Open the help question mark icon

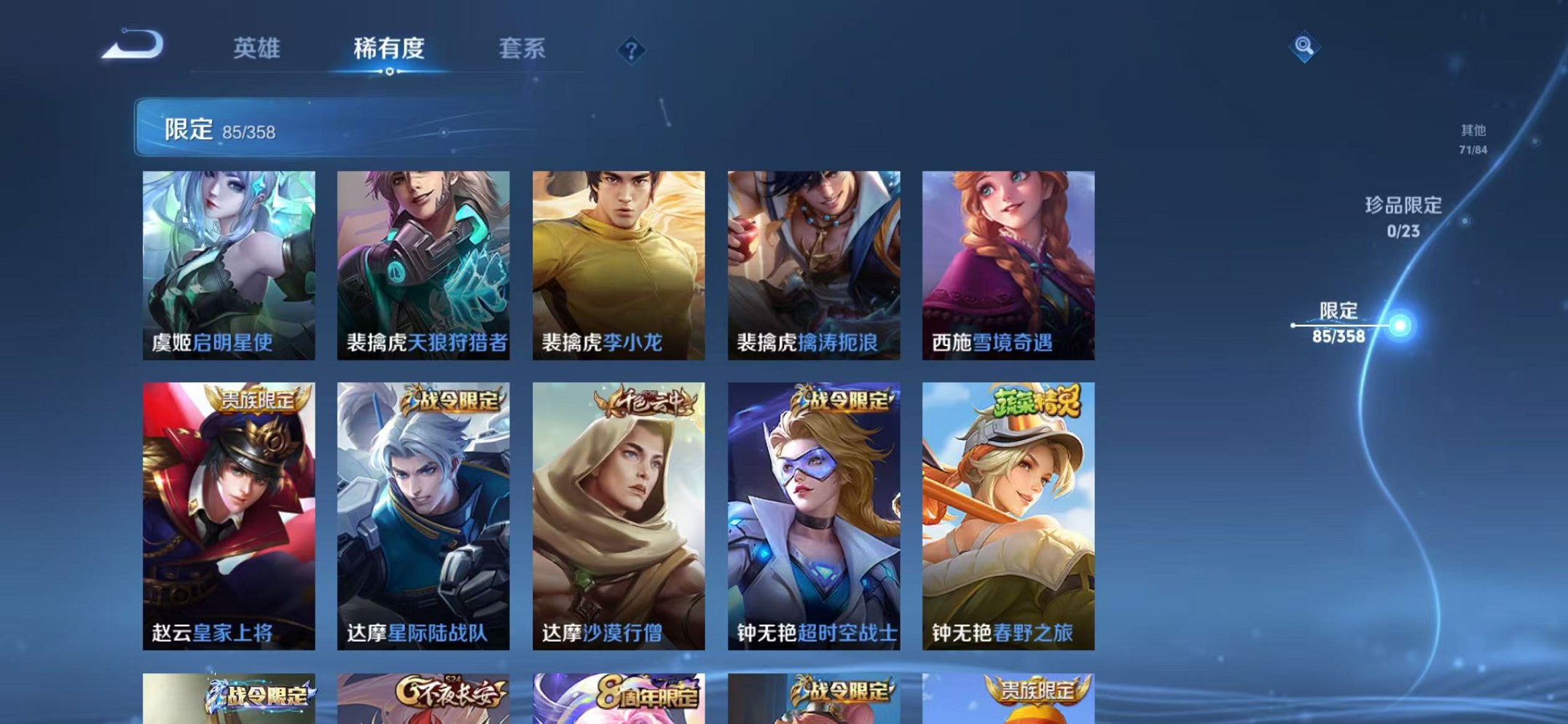(x=631, y=50)
